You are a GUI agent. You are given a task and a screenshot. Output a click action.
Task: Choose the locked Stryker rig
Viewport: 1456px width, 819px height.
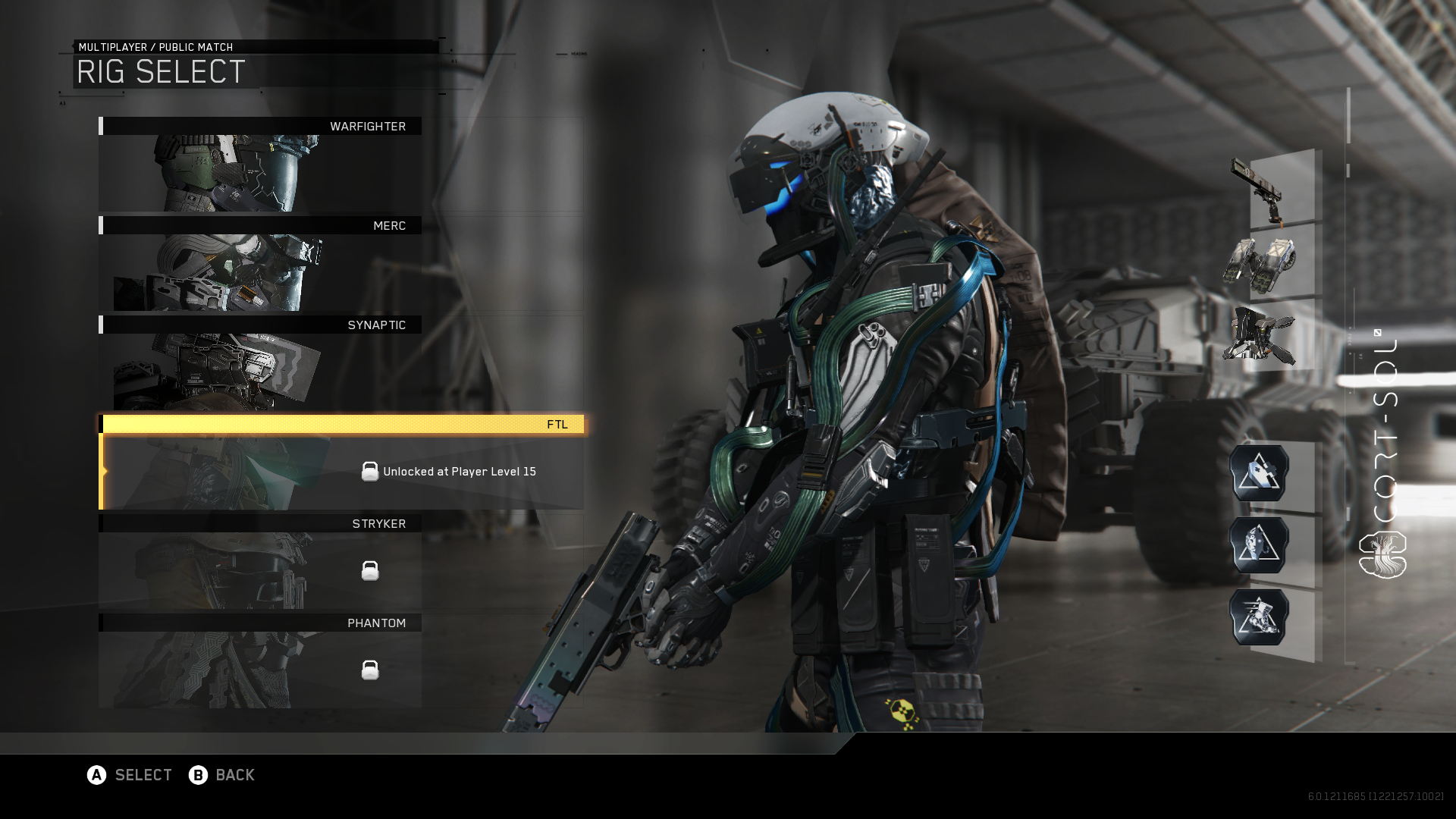tap(260, 562)
